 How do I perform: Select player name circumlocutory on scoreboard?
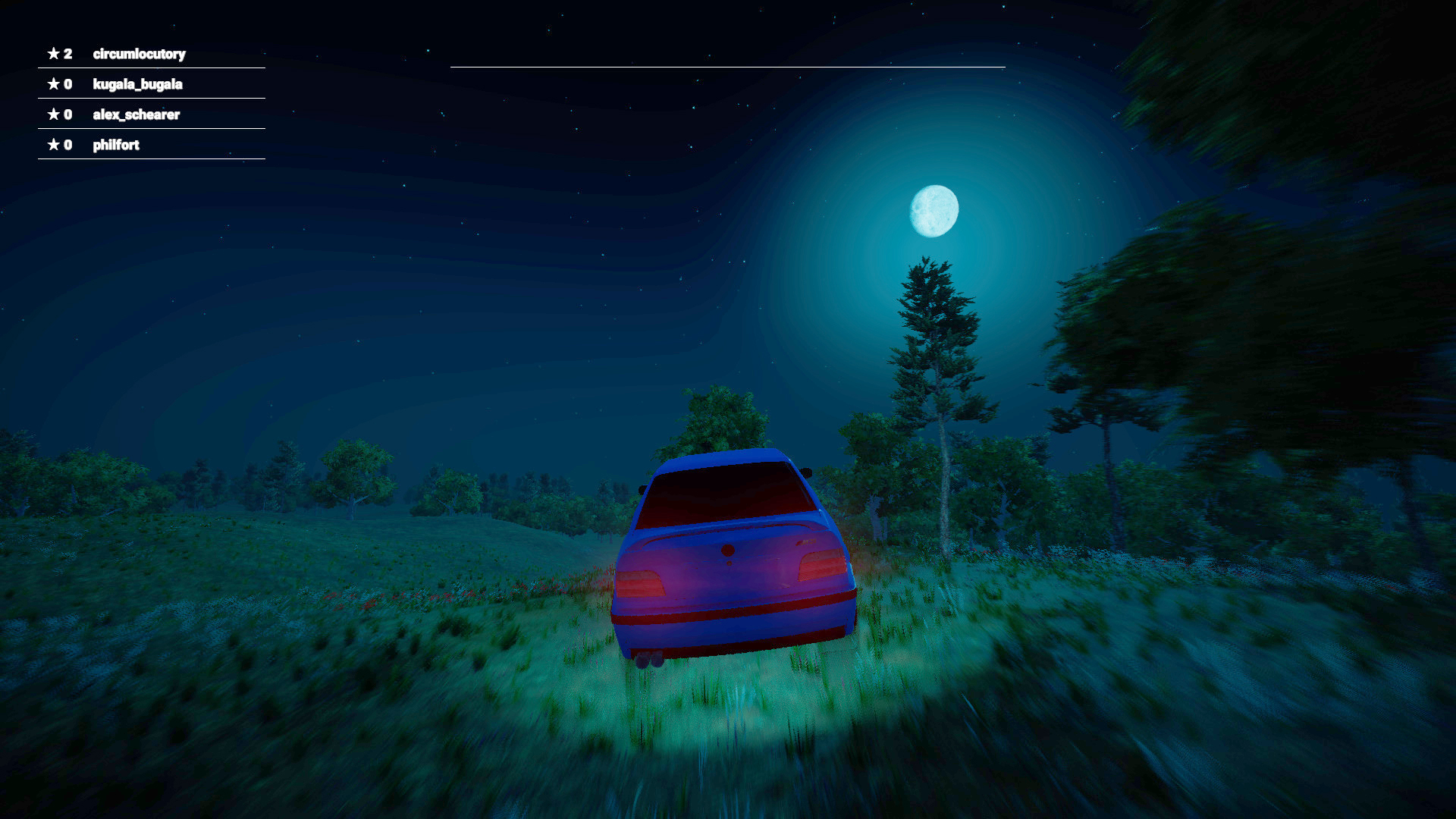click(x=140, y=54)
